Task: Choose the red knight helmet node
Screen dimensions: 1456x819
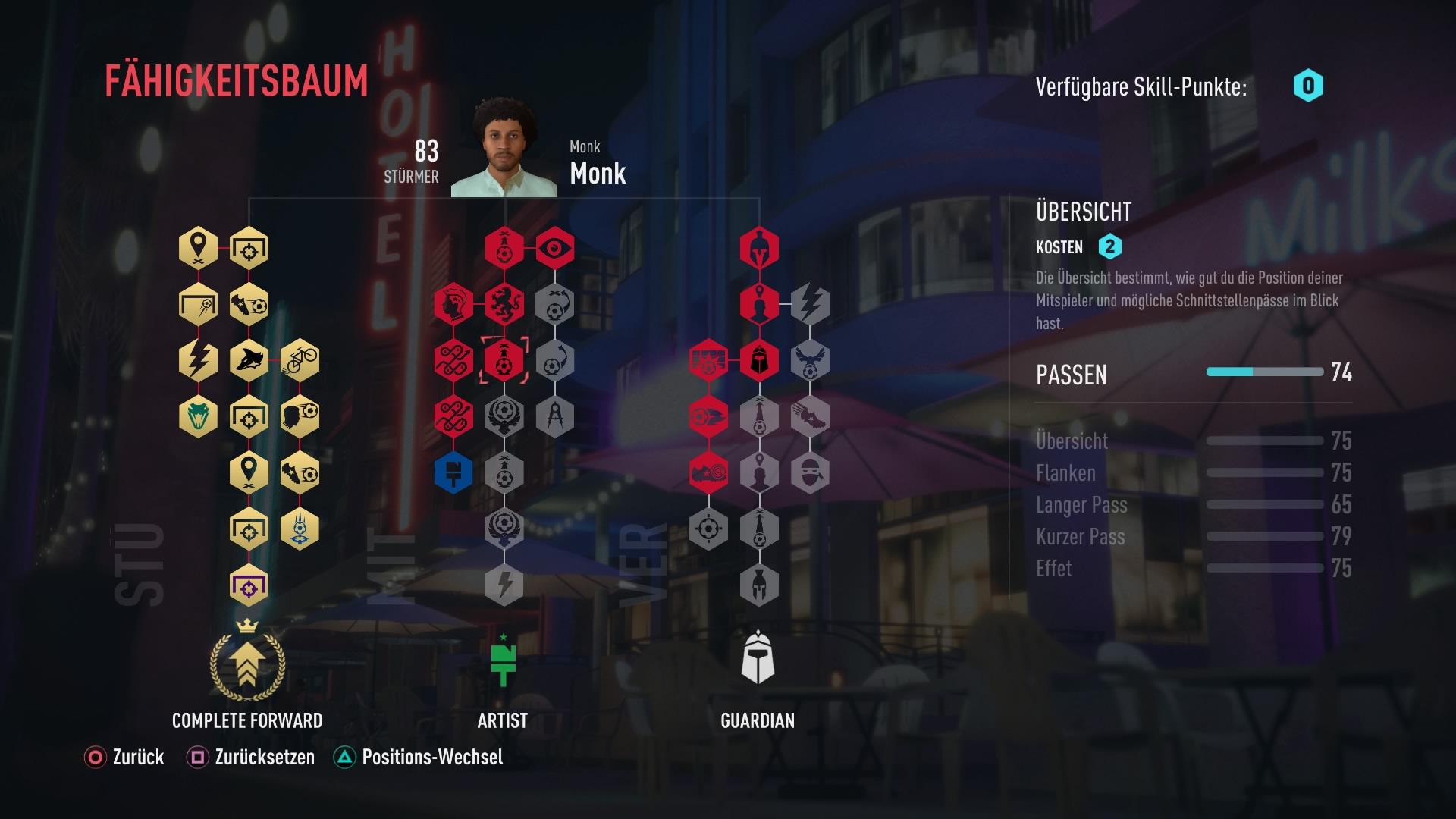Action: 759,359
